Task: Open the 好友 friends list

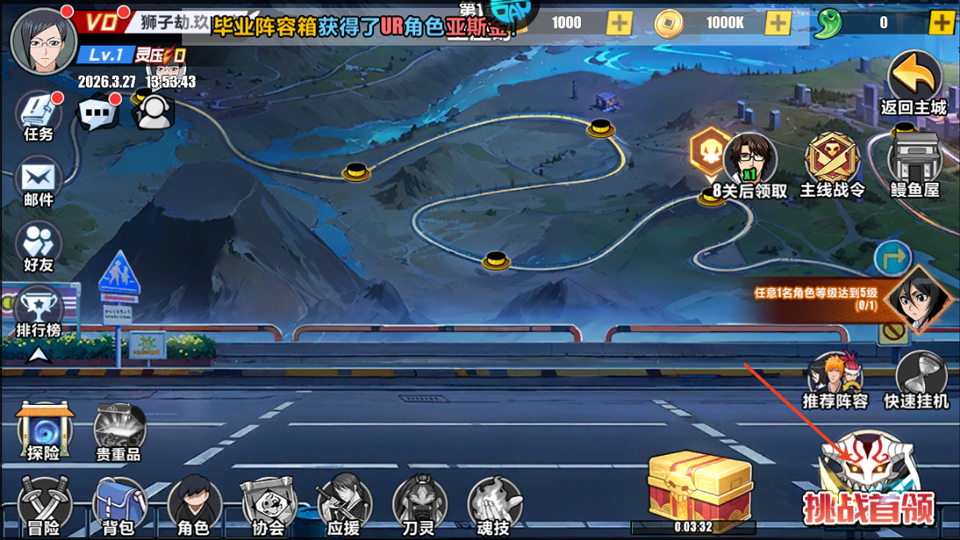Action: coord(40,244)
